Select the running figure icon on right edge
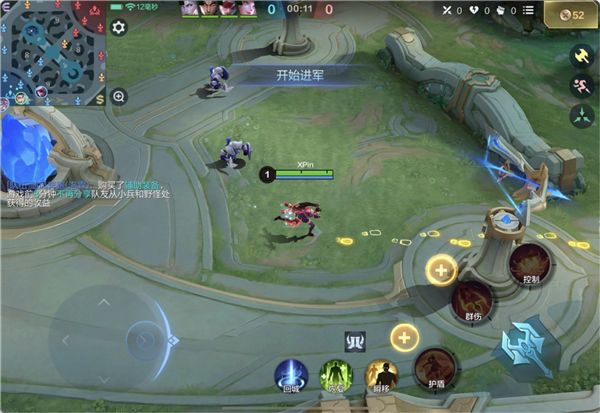Viewport: 600px width, 413px height. [581, 87]
